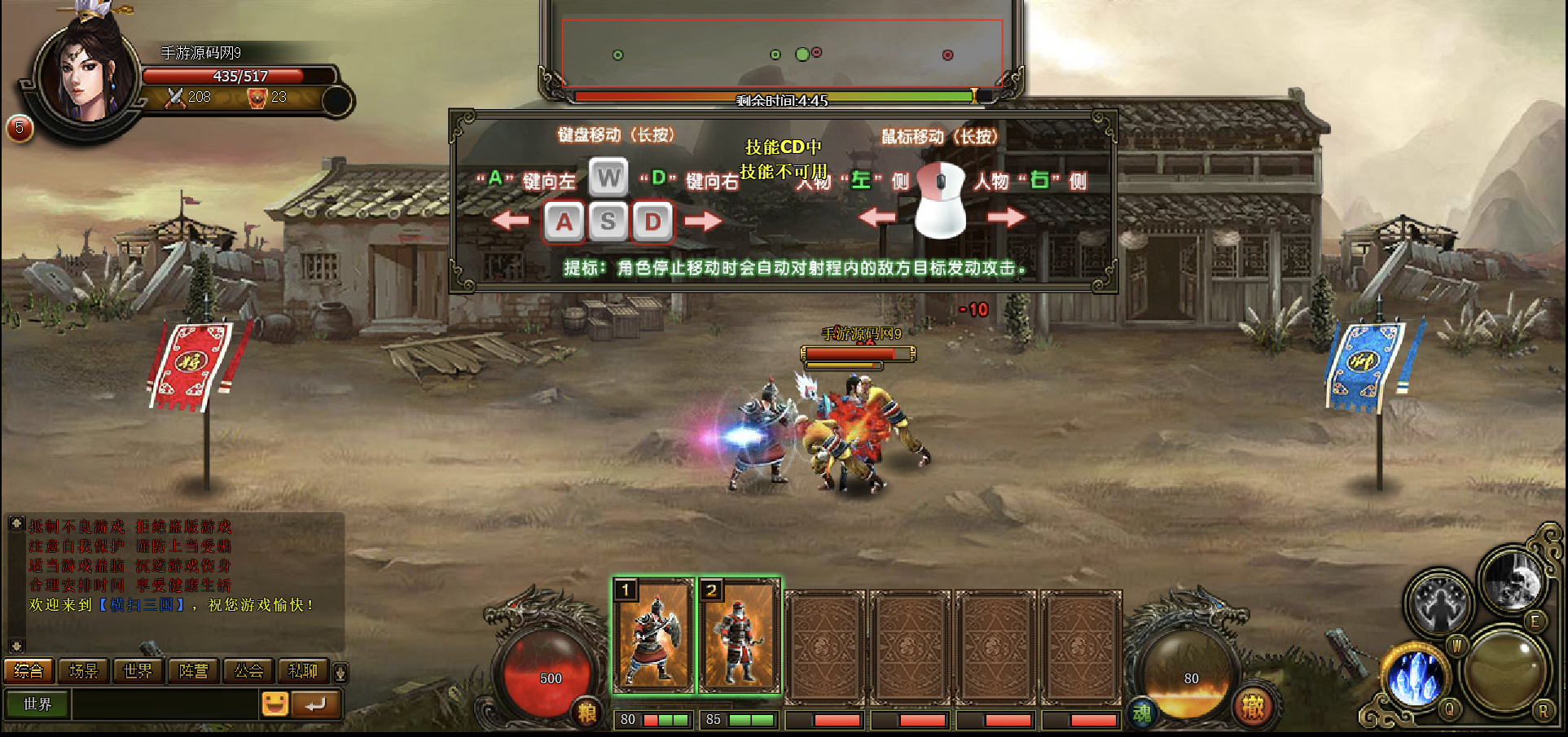Send chat with the enter-arrow button

tap(315, 704)
